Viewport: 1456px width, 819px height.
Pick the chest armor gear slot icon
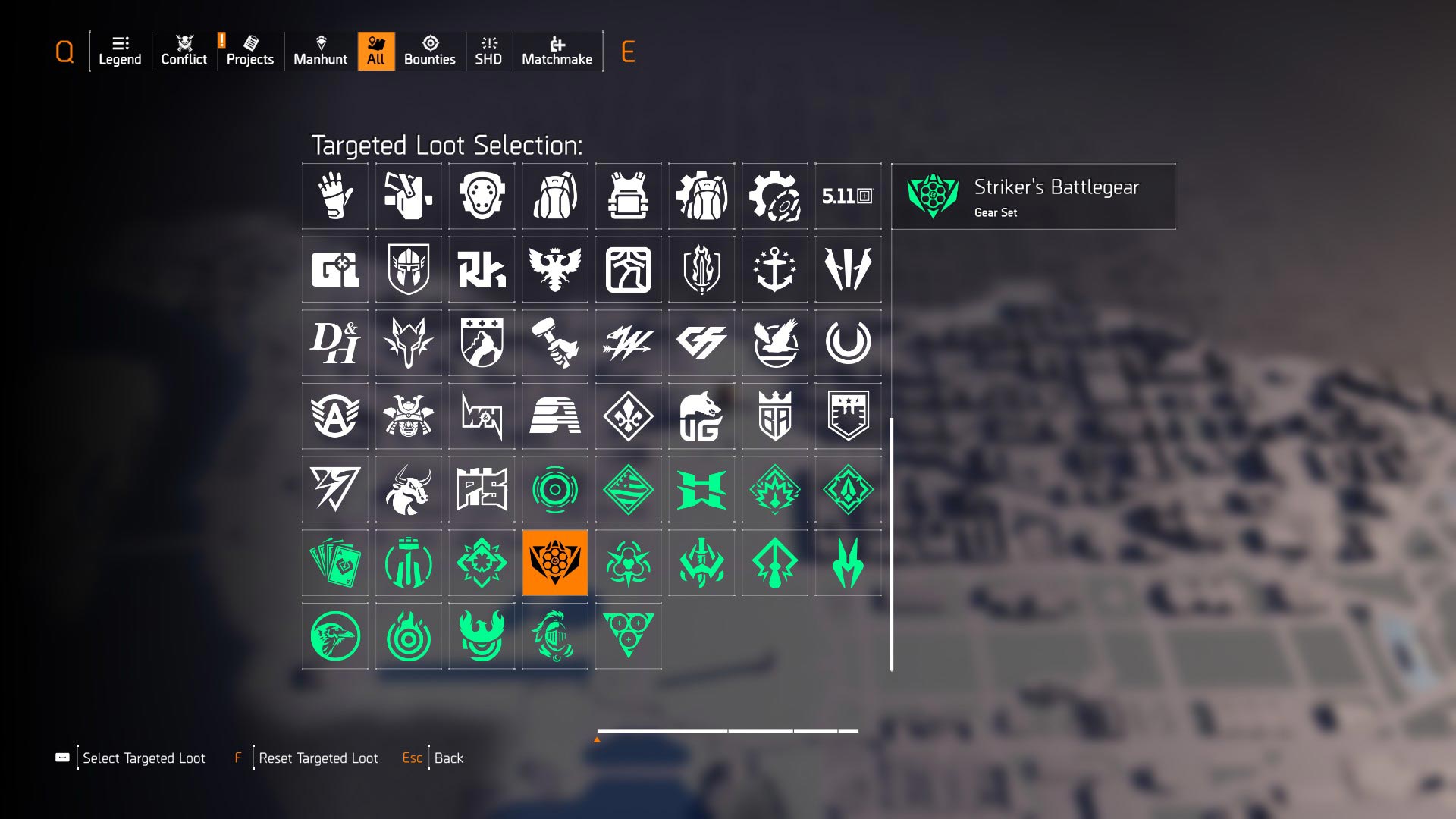click(628, 196)
